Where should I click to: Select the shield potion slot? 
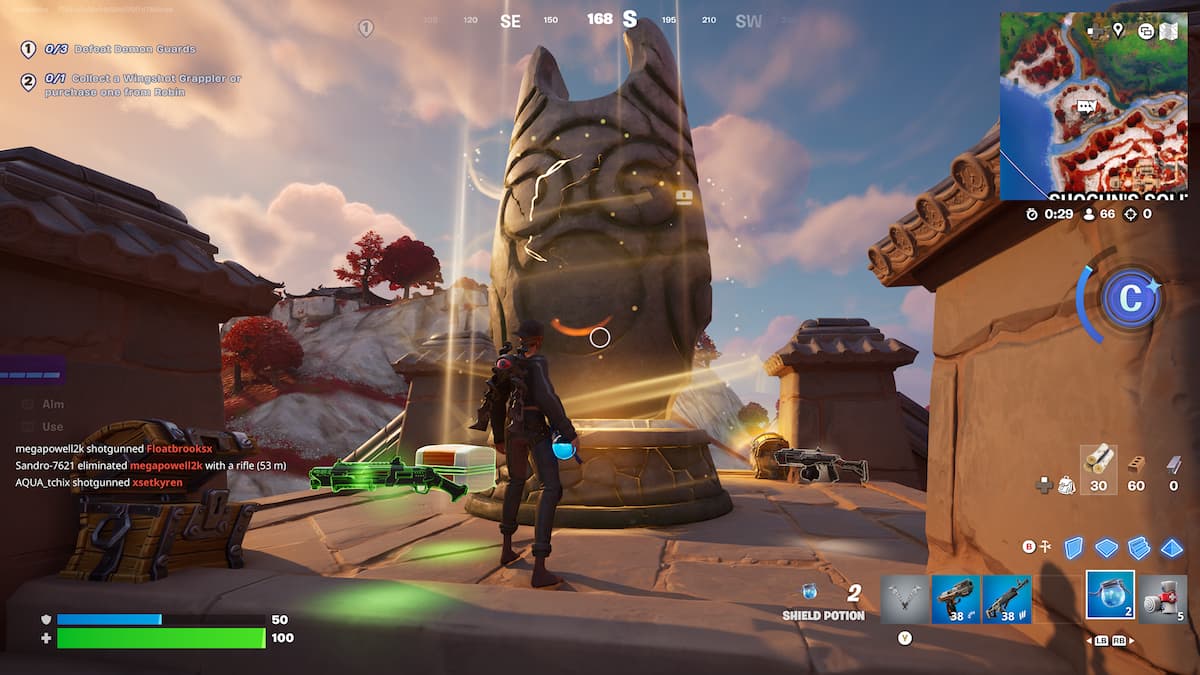tap(1110, 596)
